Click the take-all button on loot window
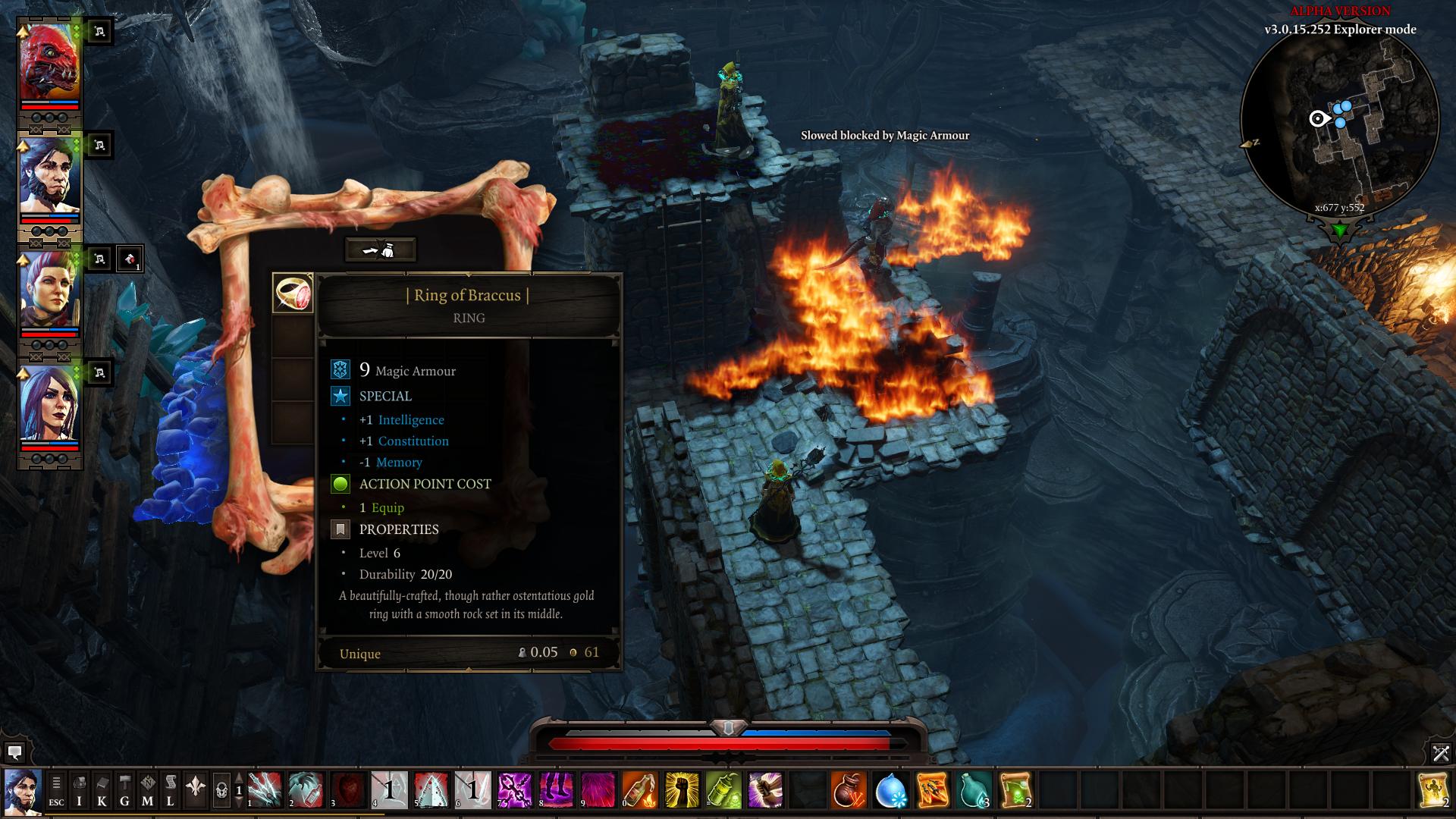Screen dimensions: 1456x819 tap(380, 249)
